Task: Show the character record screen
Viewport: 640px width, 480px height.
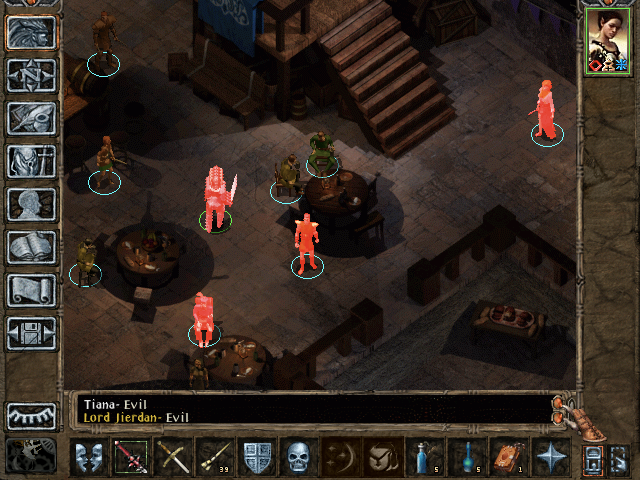Action: point(32,204)
